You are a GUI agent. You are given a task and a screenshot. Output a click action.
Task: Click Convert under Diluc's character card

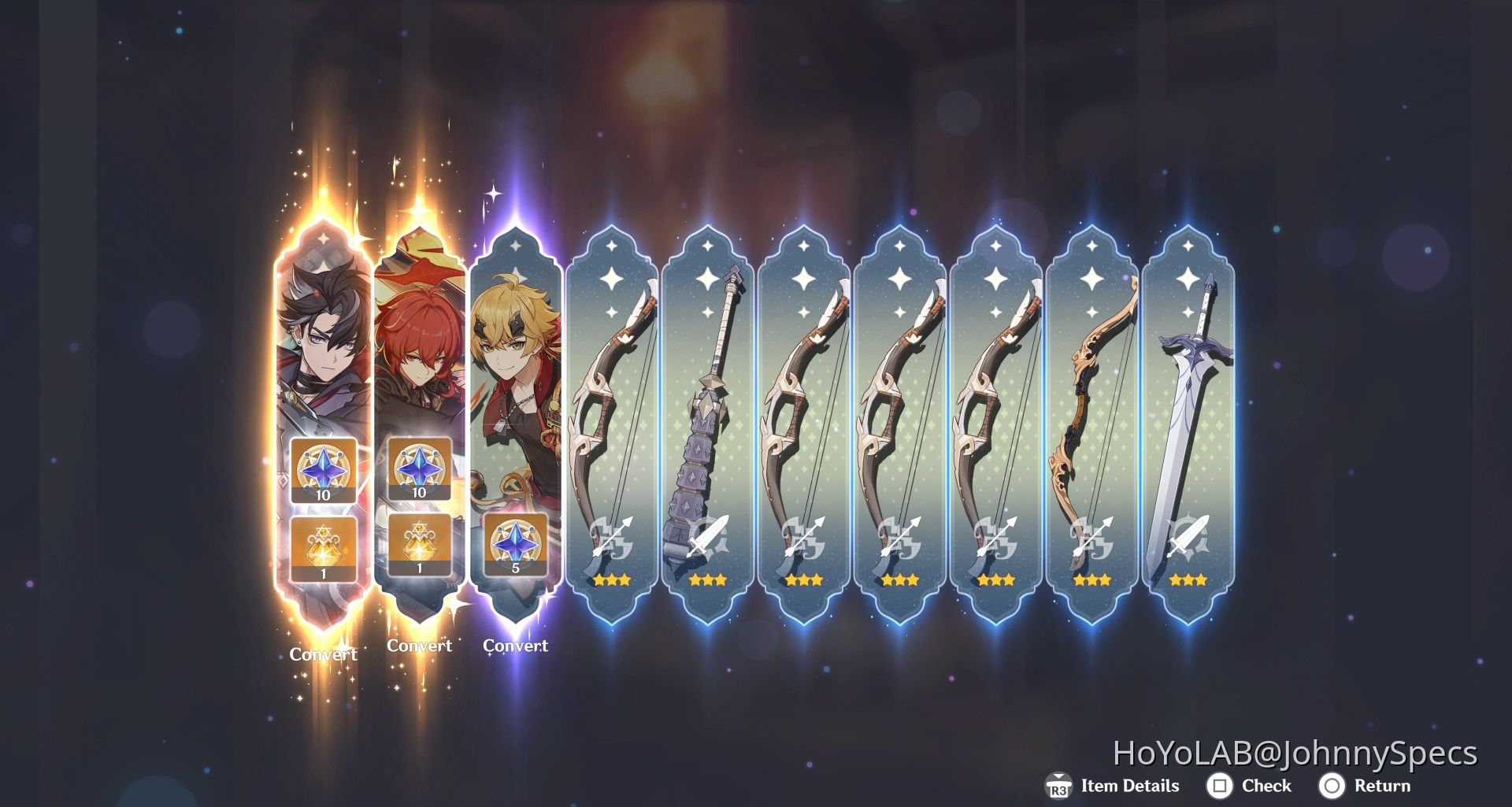(420, 646)
